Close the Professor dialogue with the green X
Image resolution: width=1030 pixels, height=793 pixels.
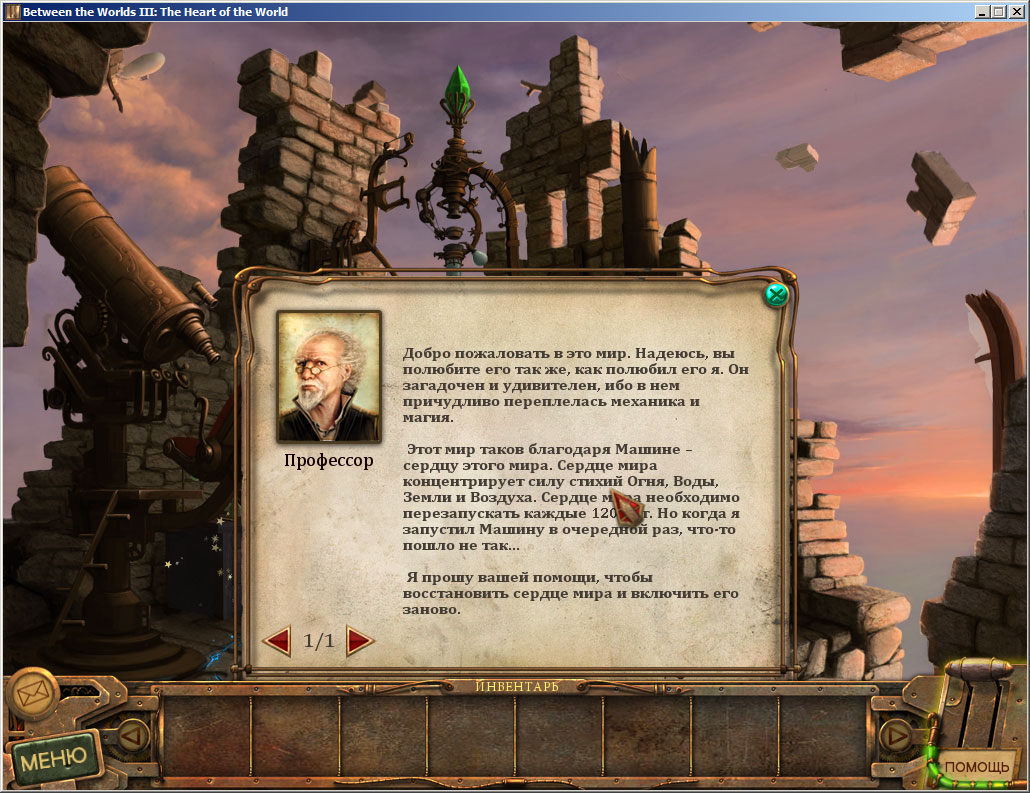(x=776, y=295)
